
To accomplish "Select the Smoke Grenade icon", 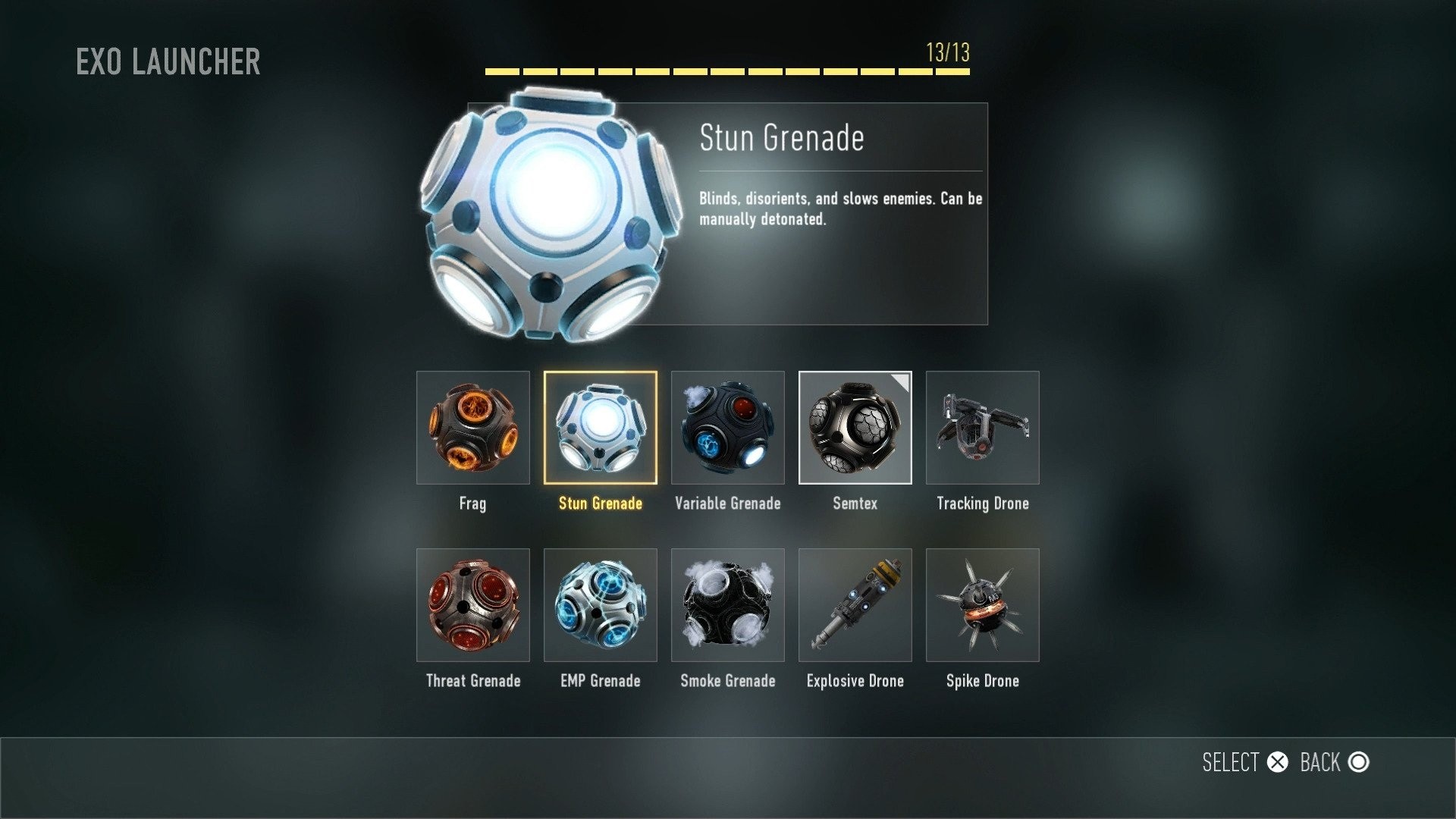I will pyautogui.click(x=728, y=605).
